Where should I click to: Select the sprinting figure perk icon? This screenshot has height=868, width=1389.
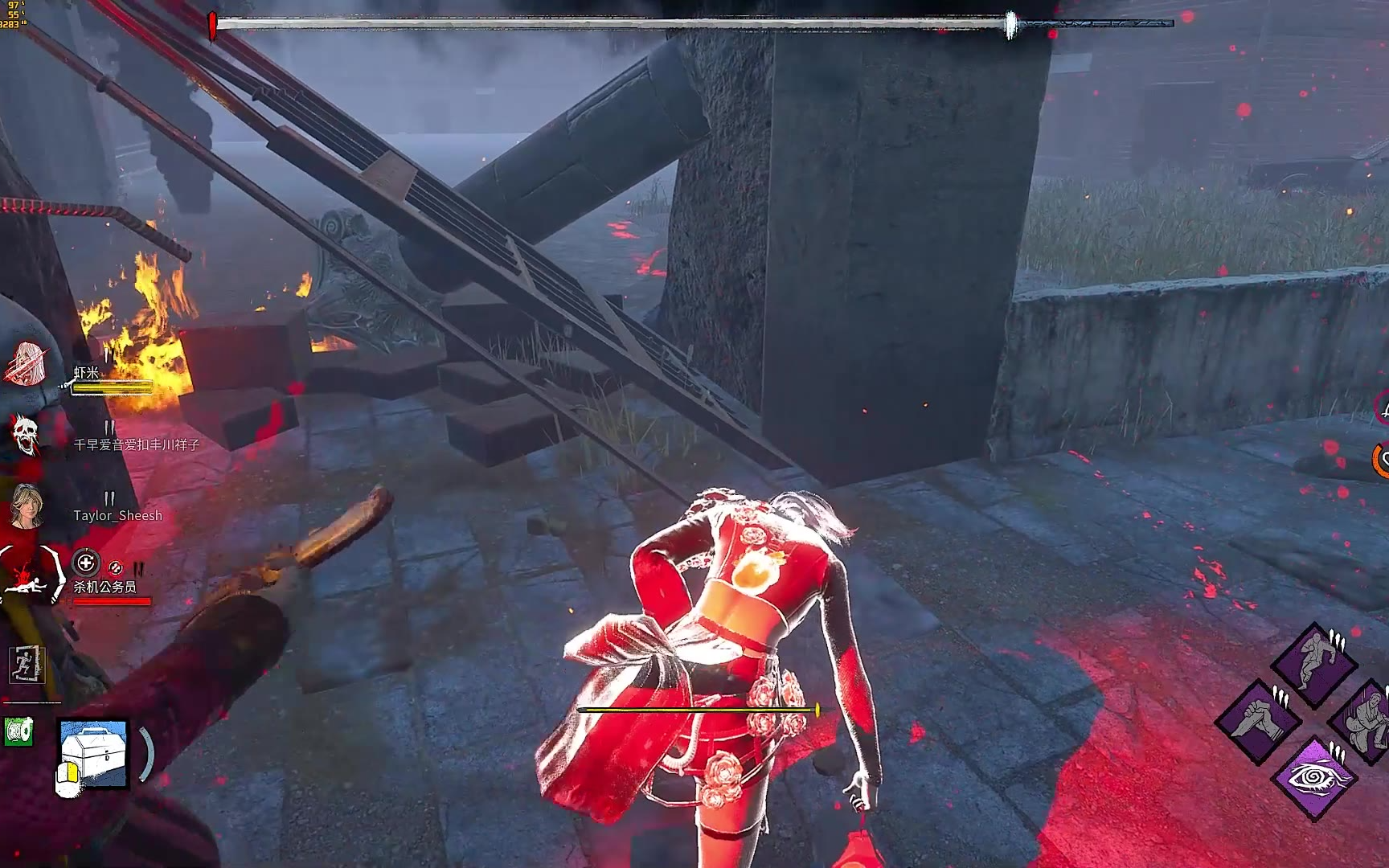[1315, 662]
